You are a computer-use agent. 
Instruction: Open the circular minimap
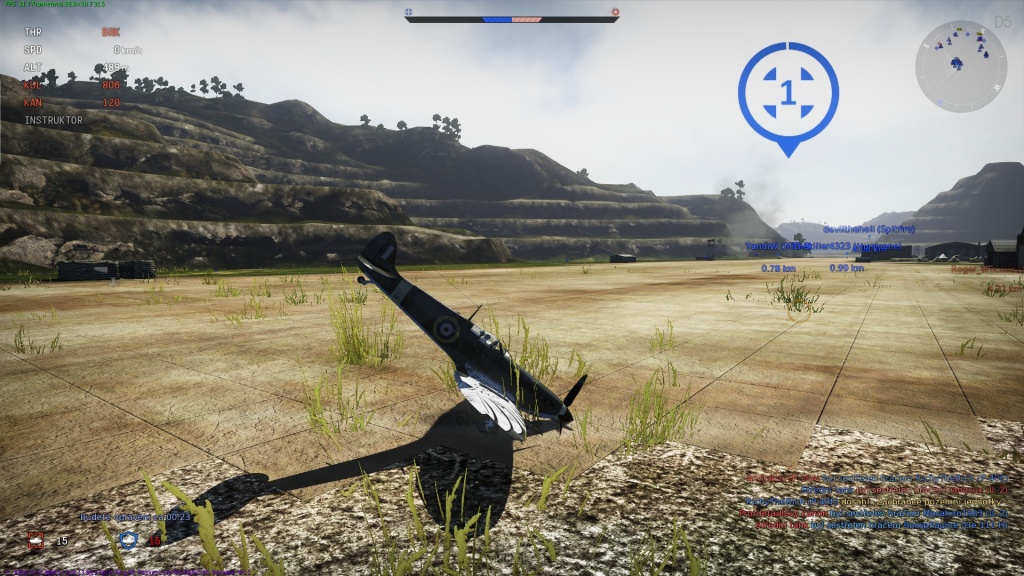click(x=960, y=66)
